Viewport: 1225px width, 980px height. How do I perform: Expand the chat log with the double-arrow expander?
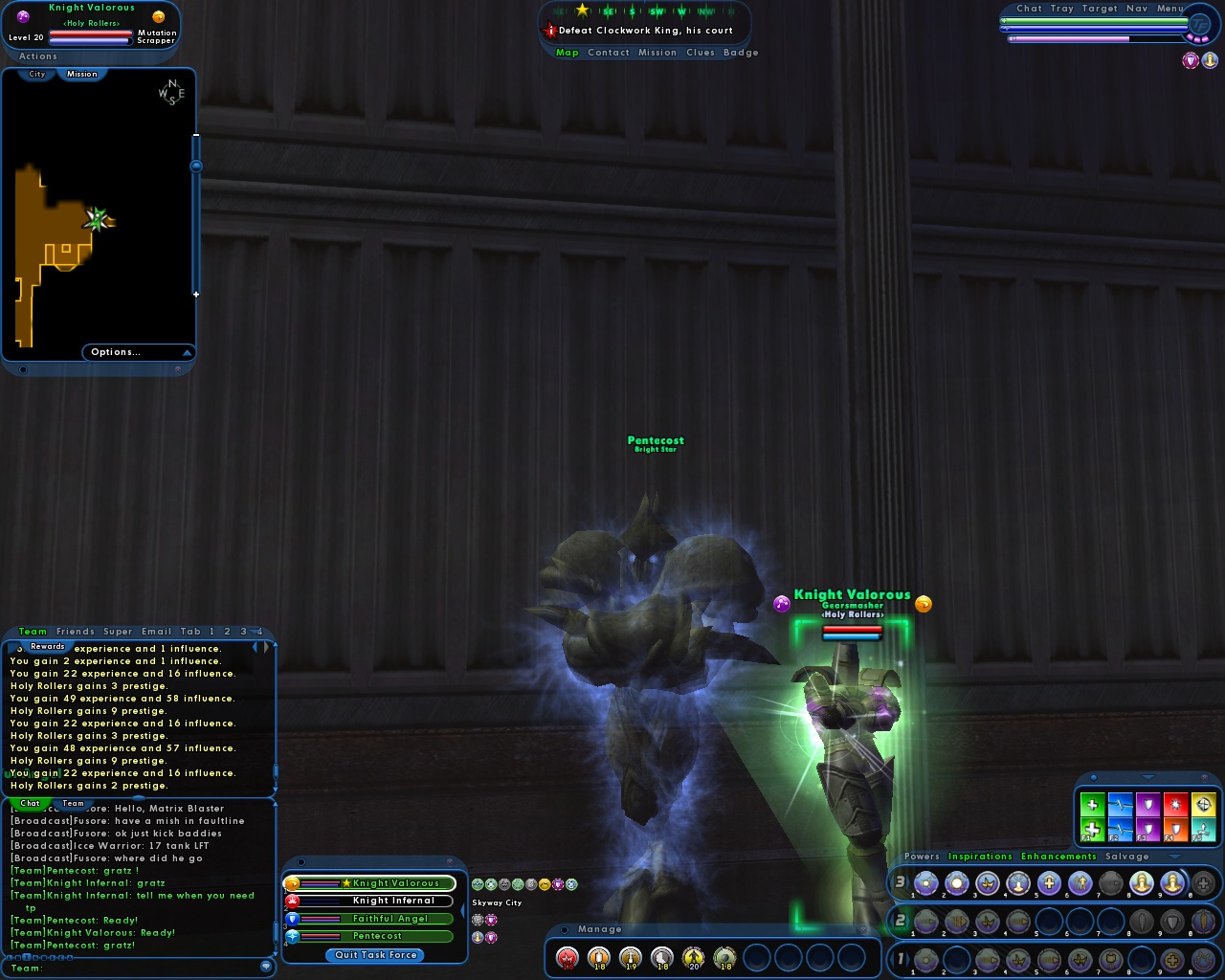[x=260, y=648]
